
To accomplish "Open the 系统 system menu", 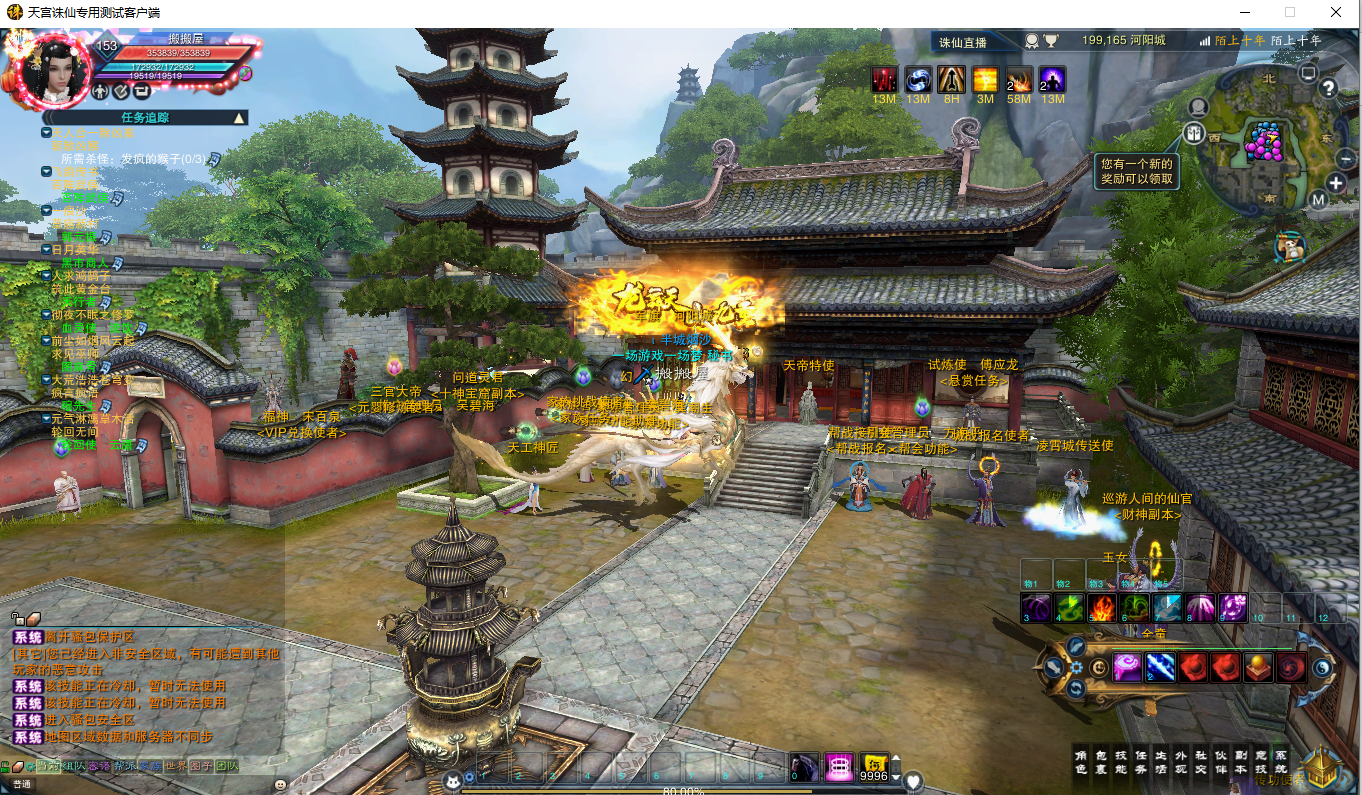I will [1281, 762].
